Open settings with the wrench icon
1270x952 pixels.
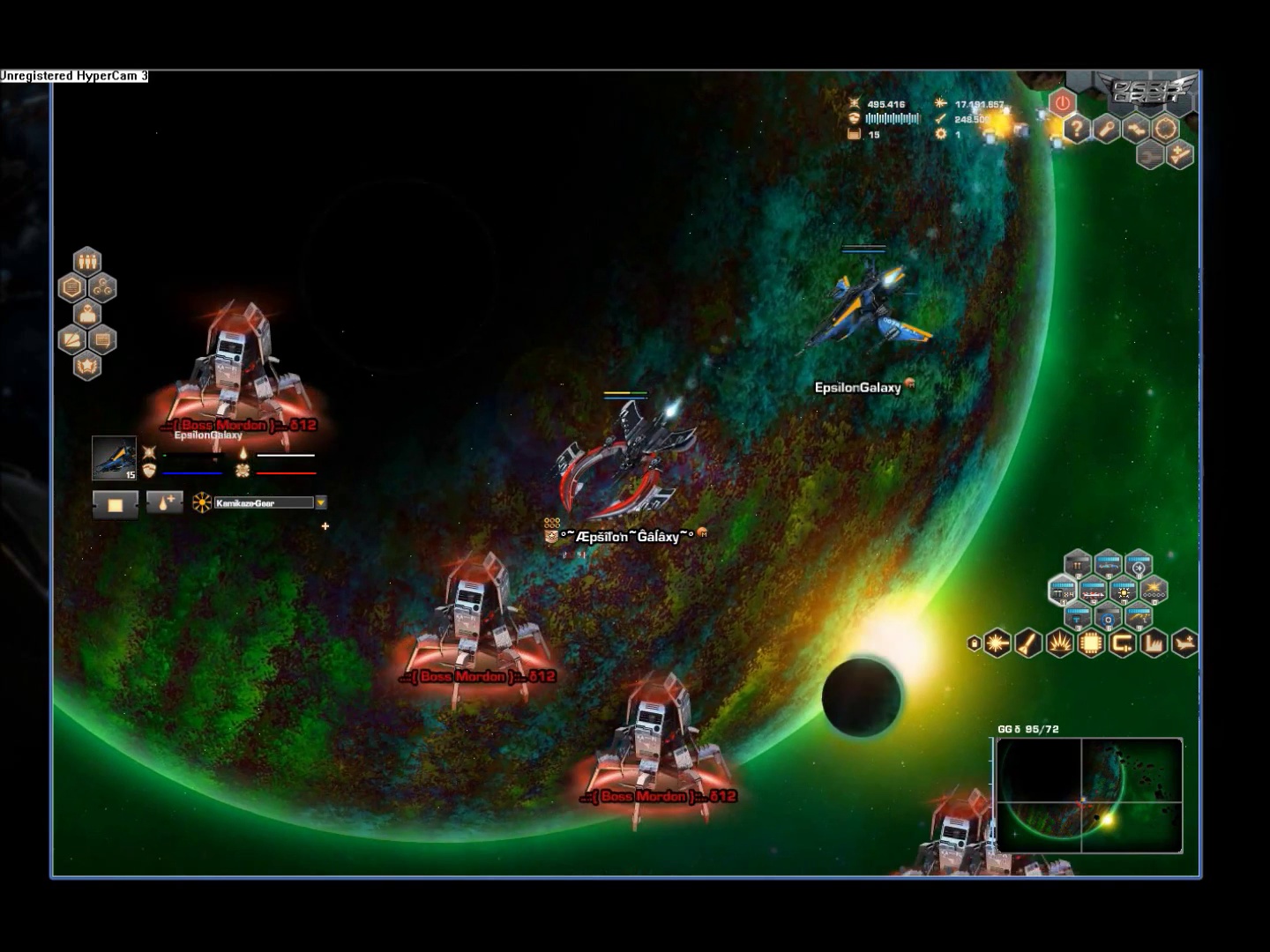(1106, 129)
